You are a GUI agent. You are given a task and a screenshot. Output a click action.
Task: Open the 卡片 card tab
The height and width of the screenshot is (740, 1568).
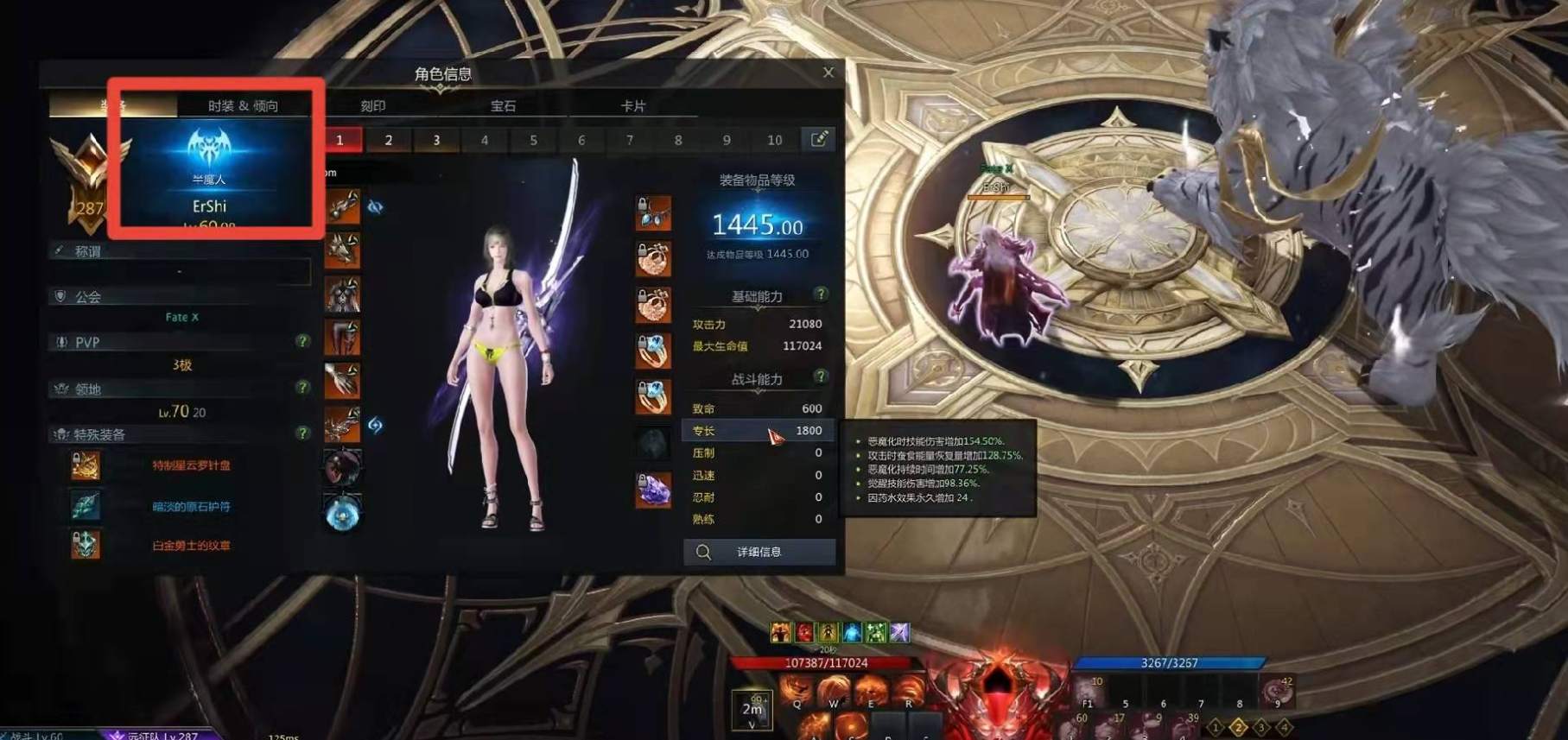[x=633, y=107]
